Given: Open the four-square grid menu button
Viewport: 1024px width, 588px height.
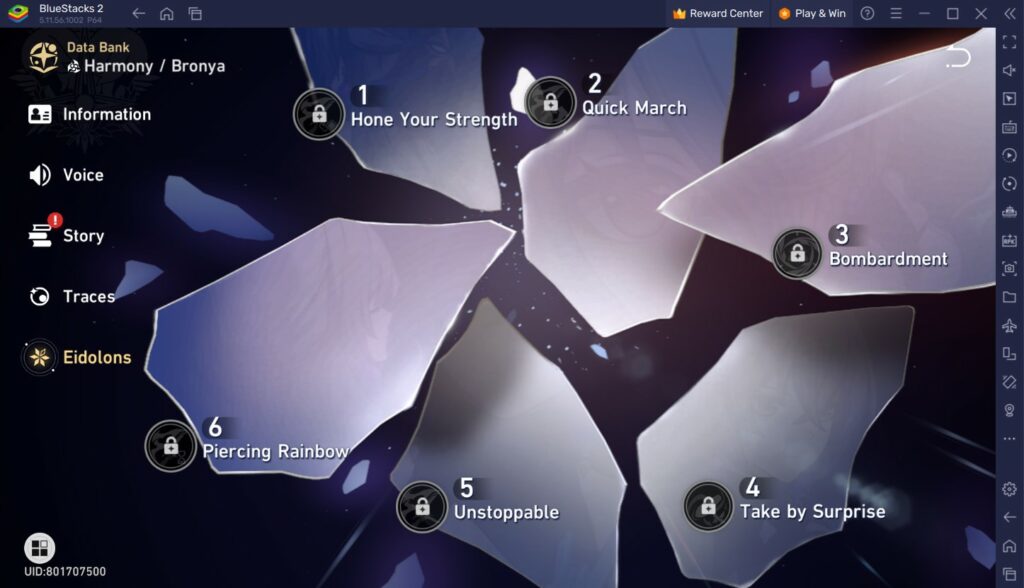Looking at the screenshot, I should pyautogui.click(x=40, y=548).
